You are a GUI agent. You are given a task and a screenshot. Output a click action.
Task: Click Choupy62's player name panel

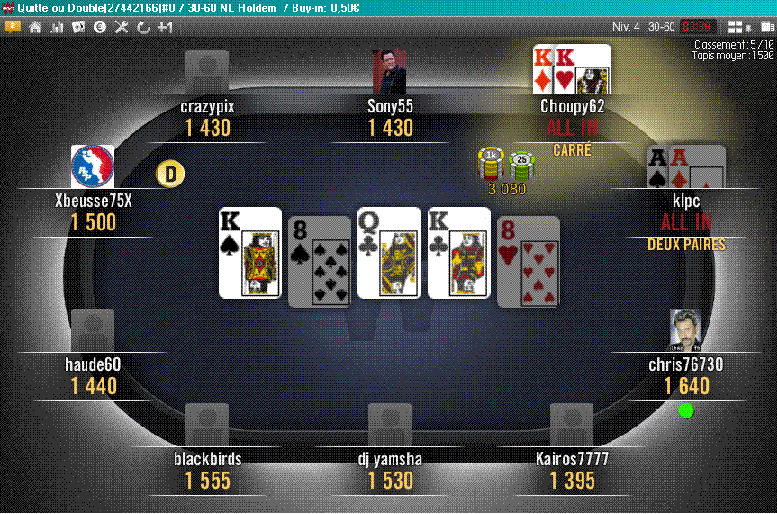click(x=572, y=105)
